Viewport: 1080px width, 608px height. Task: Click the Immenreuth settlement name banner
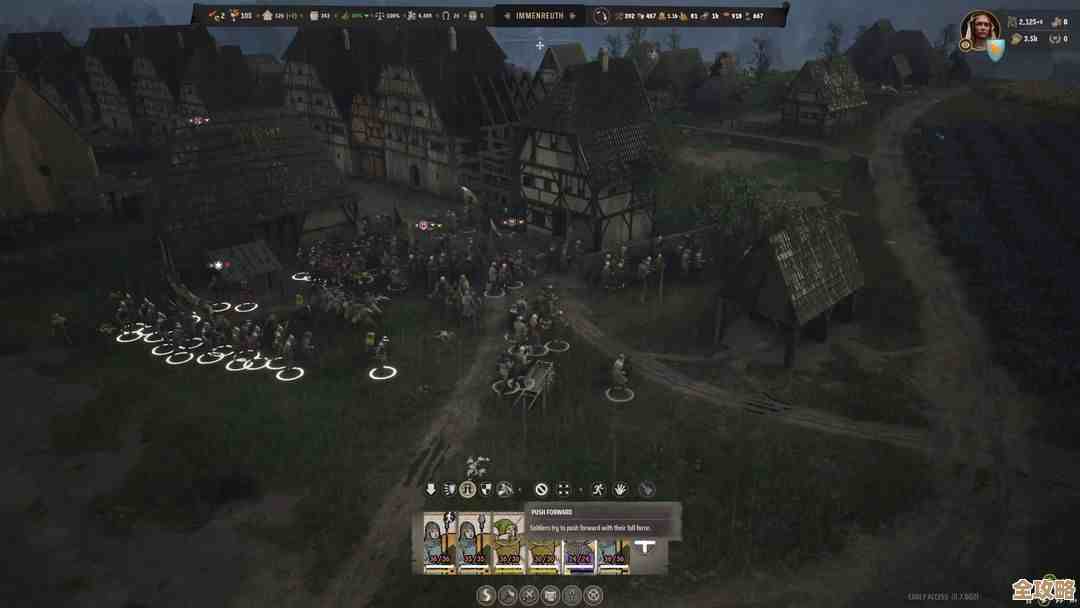(x=539, y=16)
